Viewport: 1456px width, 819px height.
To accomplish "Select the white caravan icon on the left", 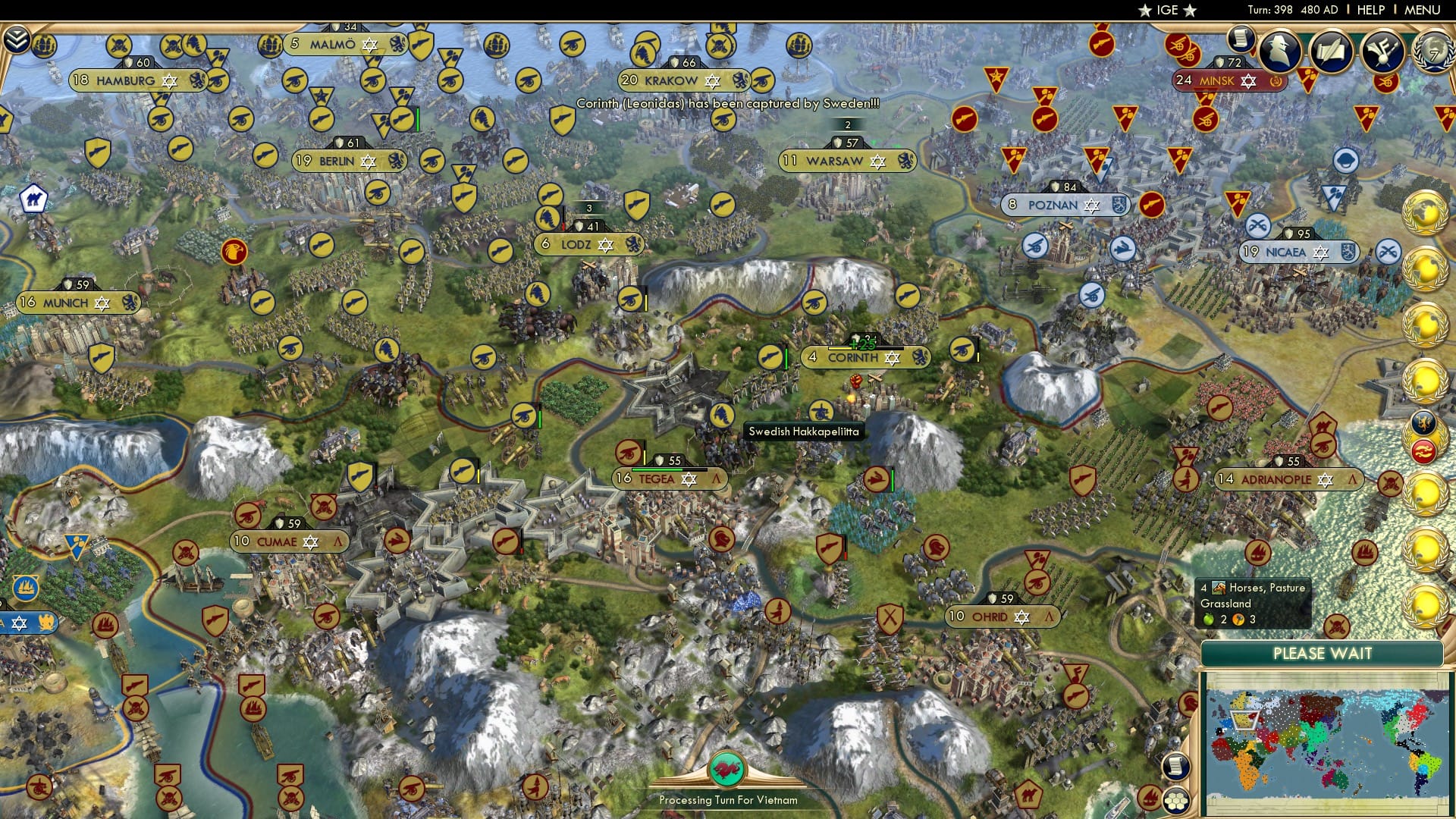I will (33, 199).
